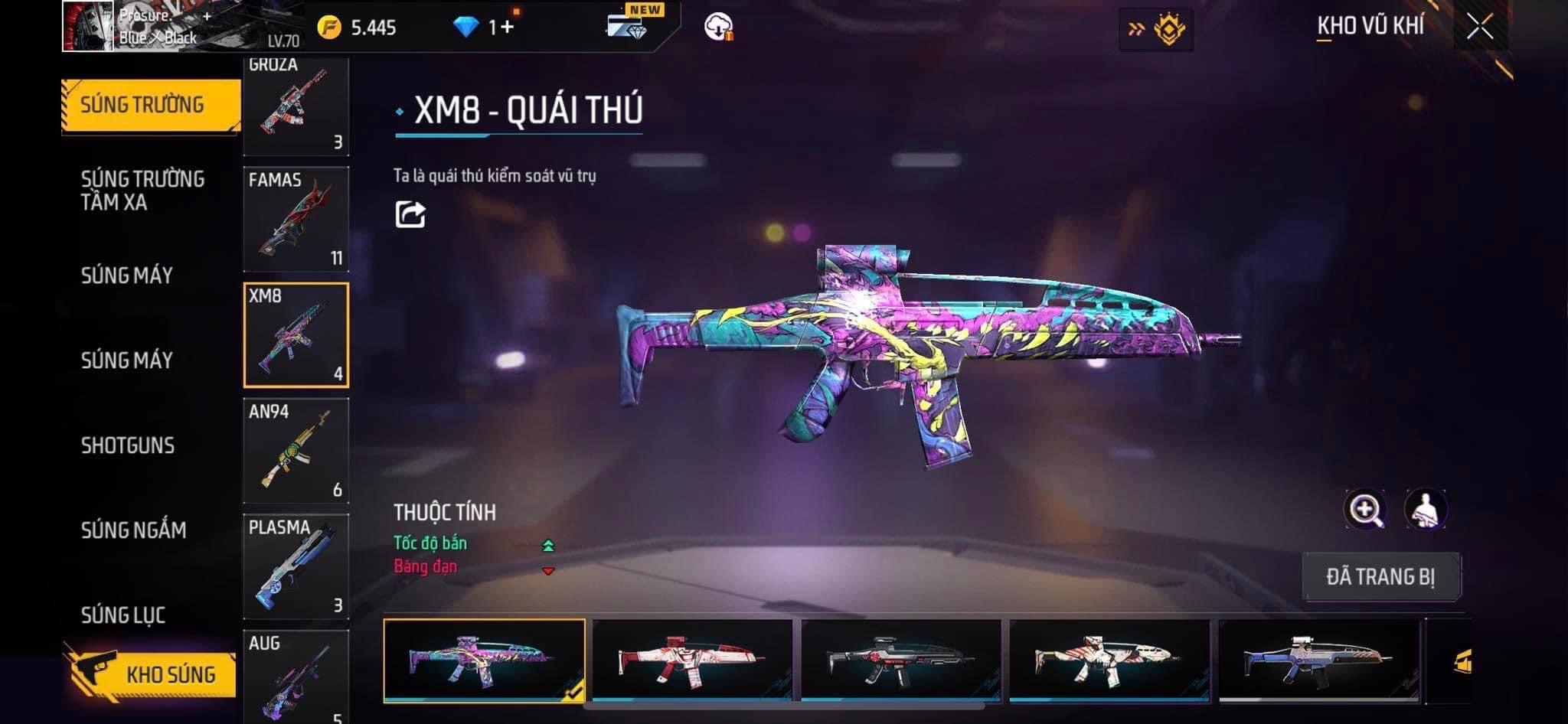Close the weapon vault screen
The height and width of the screenshot is (724, 1568).
point(1479,28)
